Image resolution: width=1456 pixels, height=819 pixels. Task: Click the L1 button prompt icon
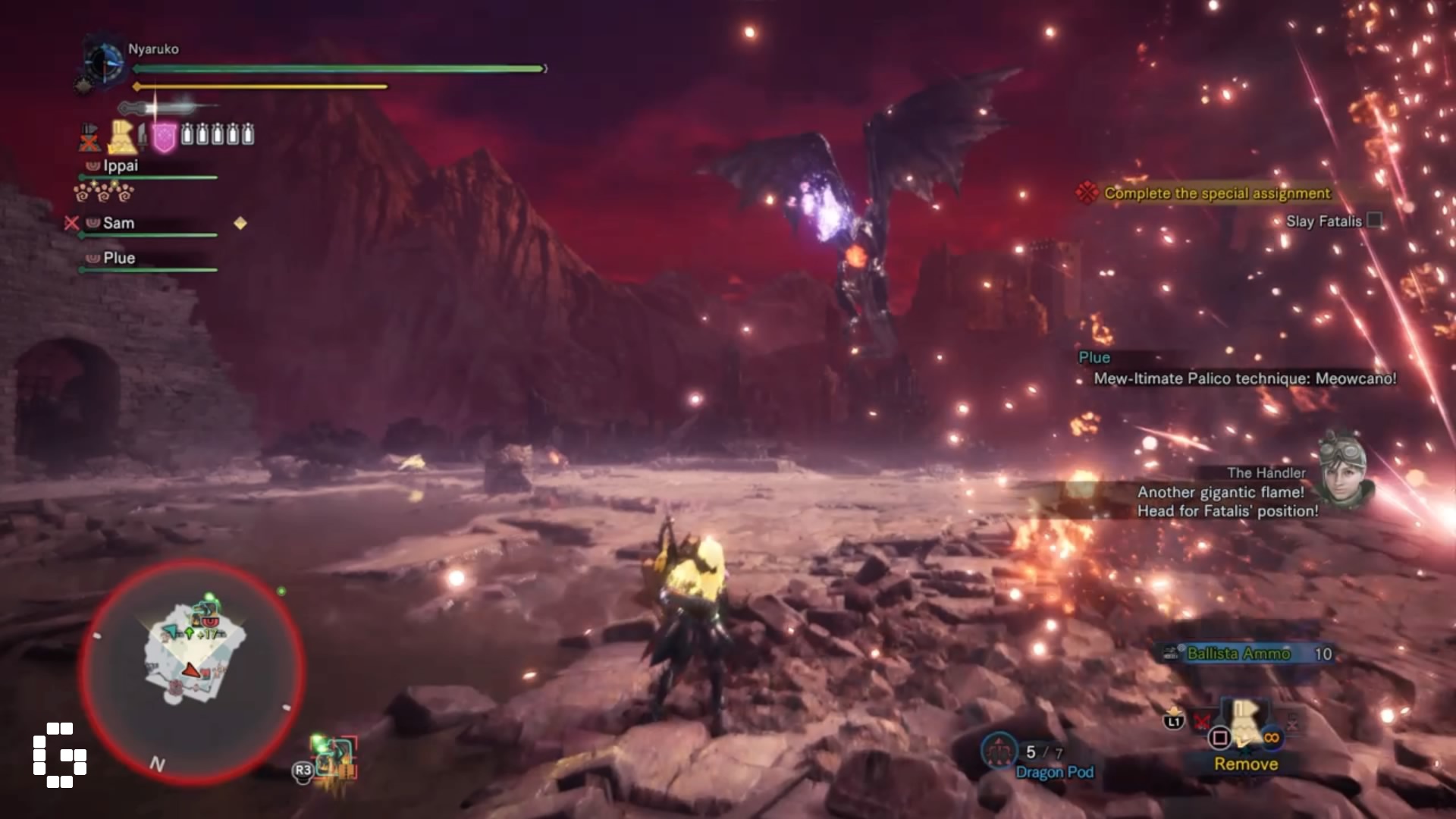(x=1172, y=723)
